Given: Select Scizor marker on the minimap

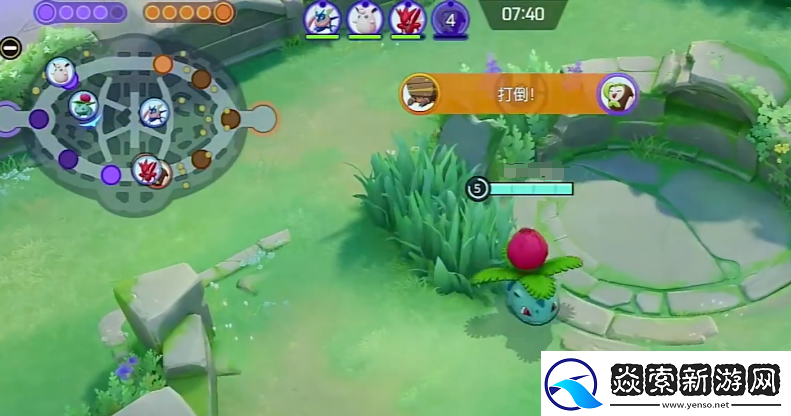Looking at the screenshot, I should 147,168.
